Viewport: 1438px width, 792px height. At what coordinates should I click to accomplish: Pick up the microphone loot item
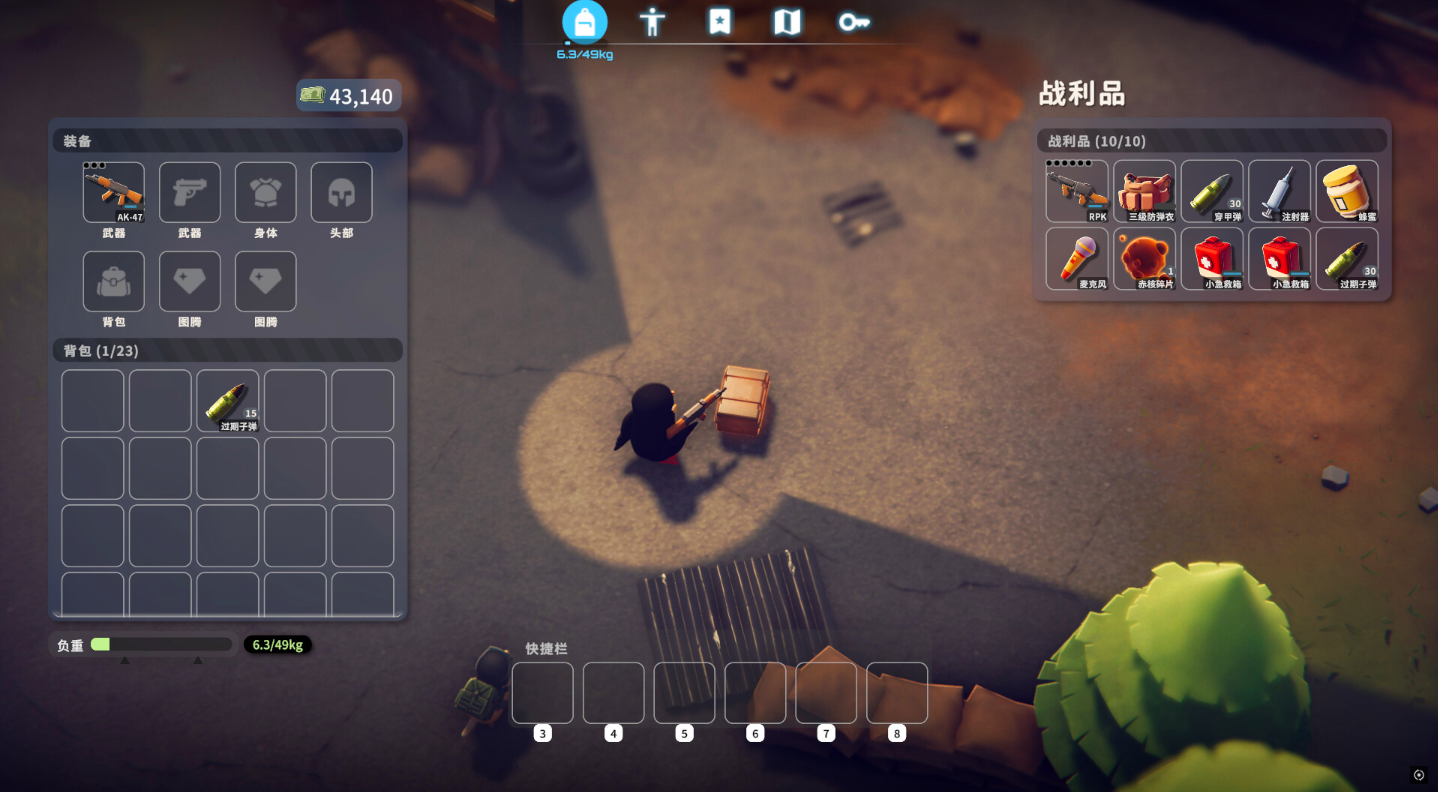pyautogui.click(x=1077, y=259)
